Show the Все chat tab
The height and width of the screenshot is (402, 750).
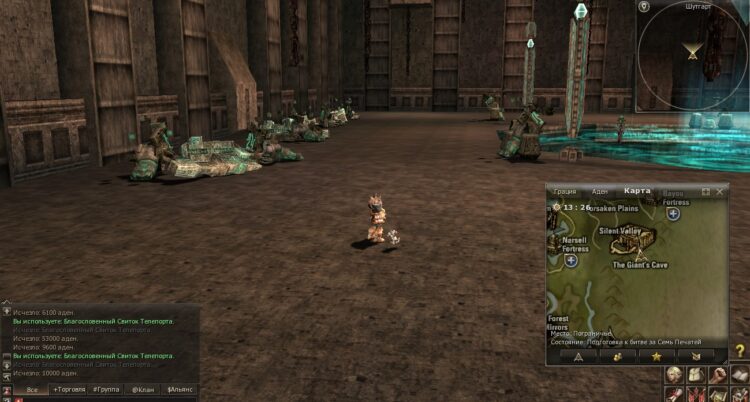pos(32,388)
